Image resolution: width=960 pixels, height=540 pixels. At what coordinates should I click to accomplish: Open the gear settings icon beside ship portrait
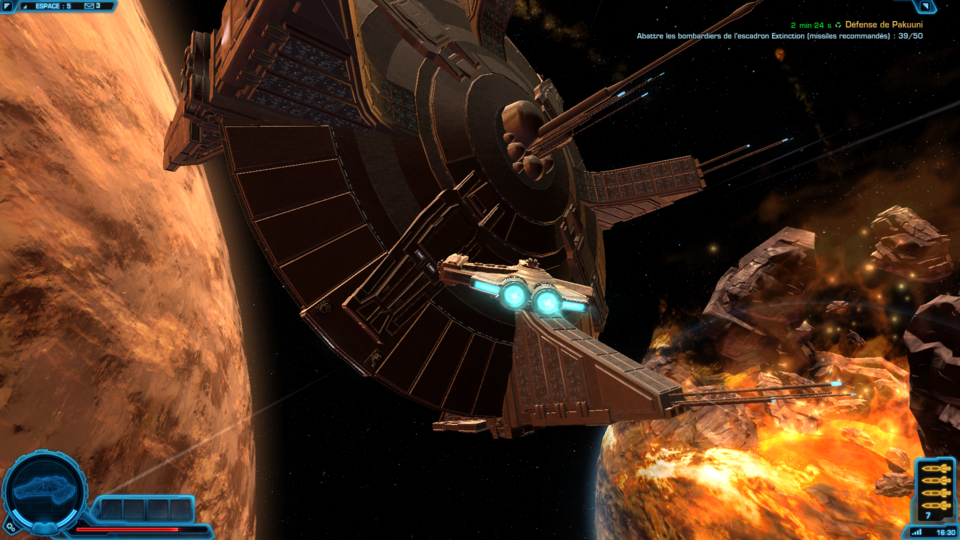[x=10, y=524]
